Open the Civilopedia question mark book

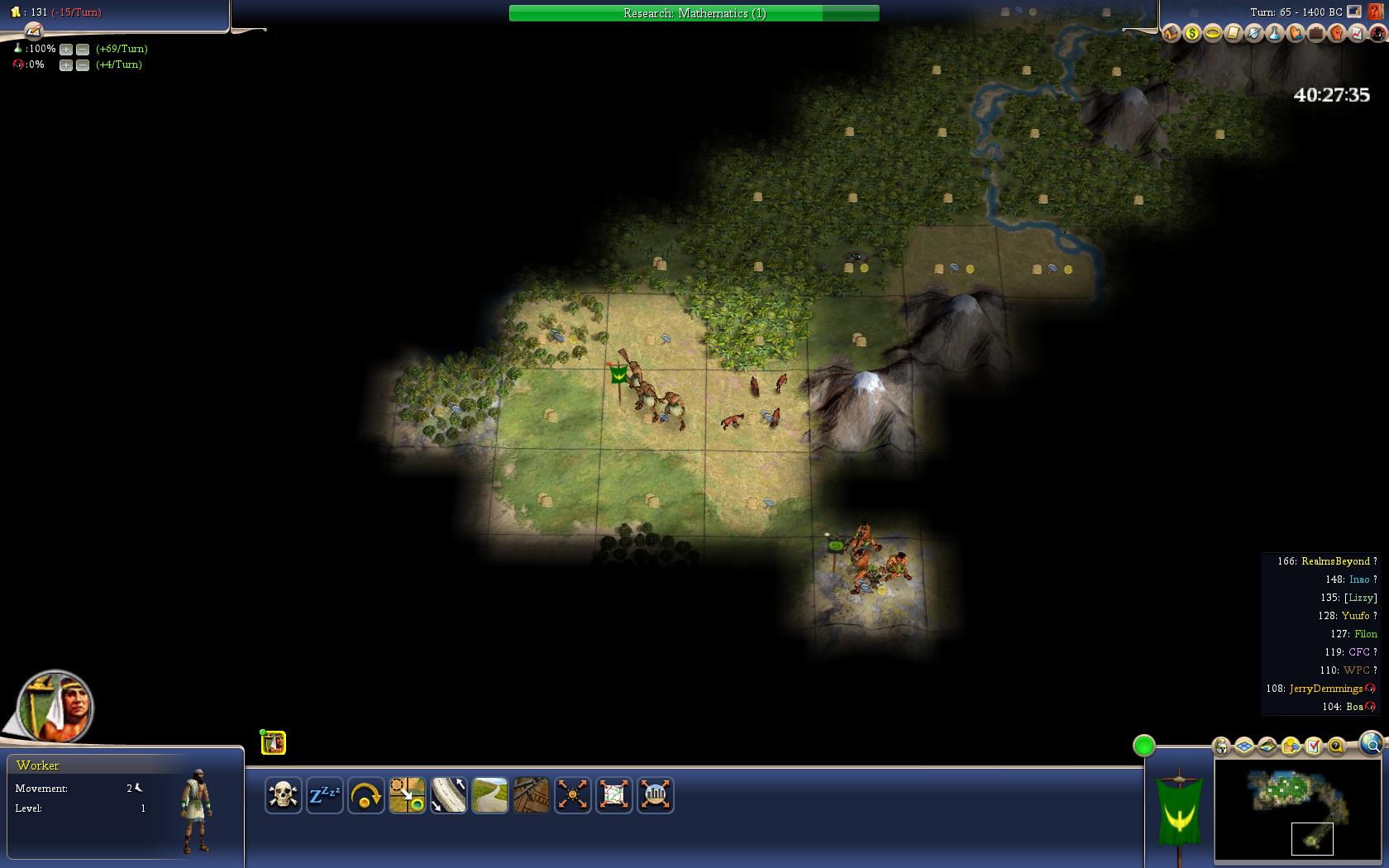coord(1376,12)
